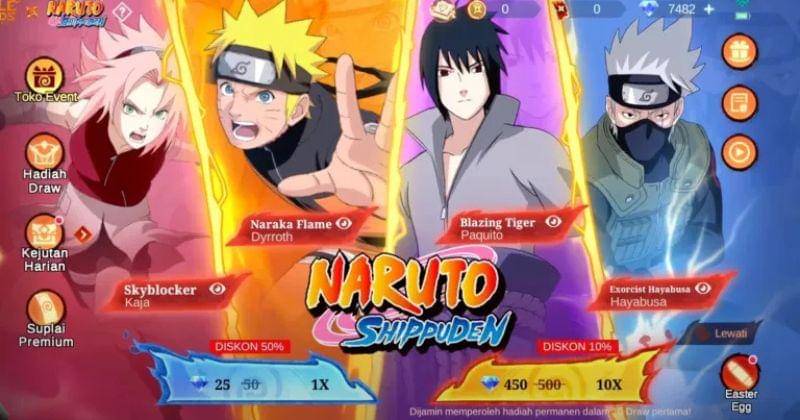Open the document rules icon
This screenshot has height=420, width=800.
[x=740, y=101]
